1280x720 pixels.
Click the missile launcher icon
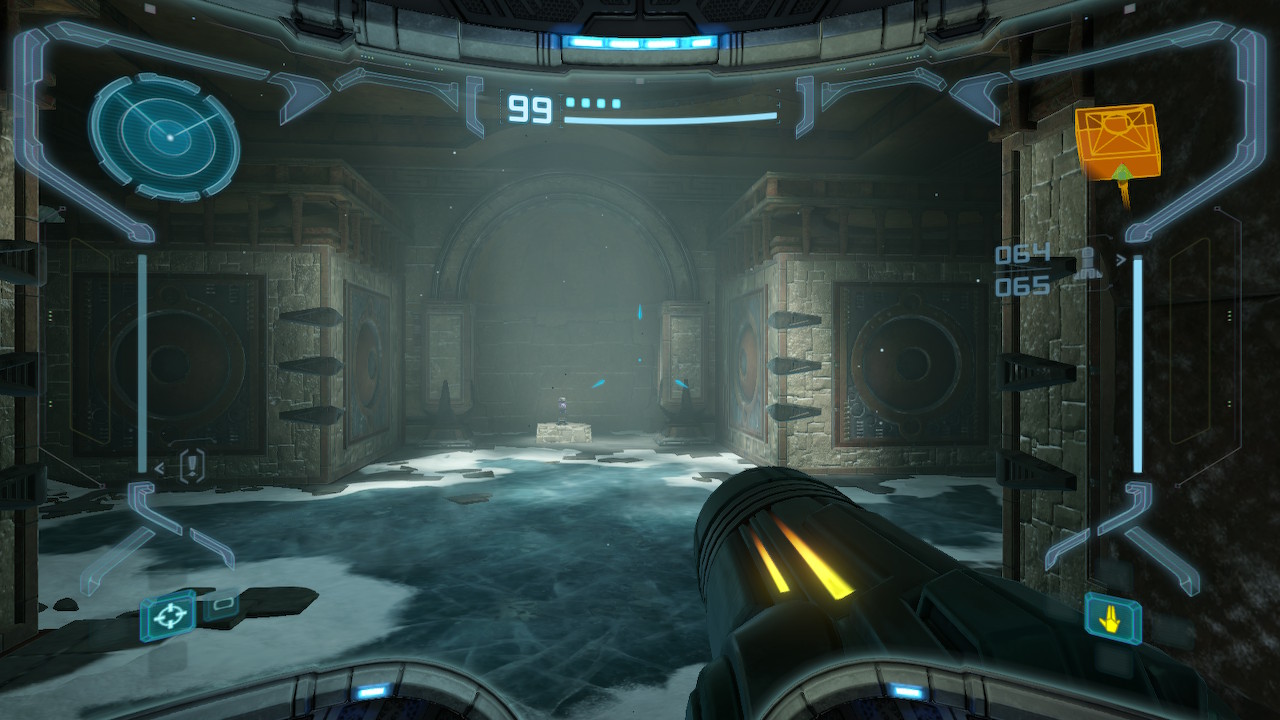pos(1087,260)
